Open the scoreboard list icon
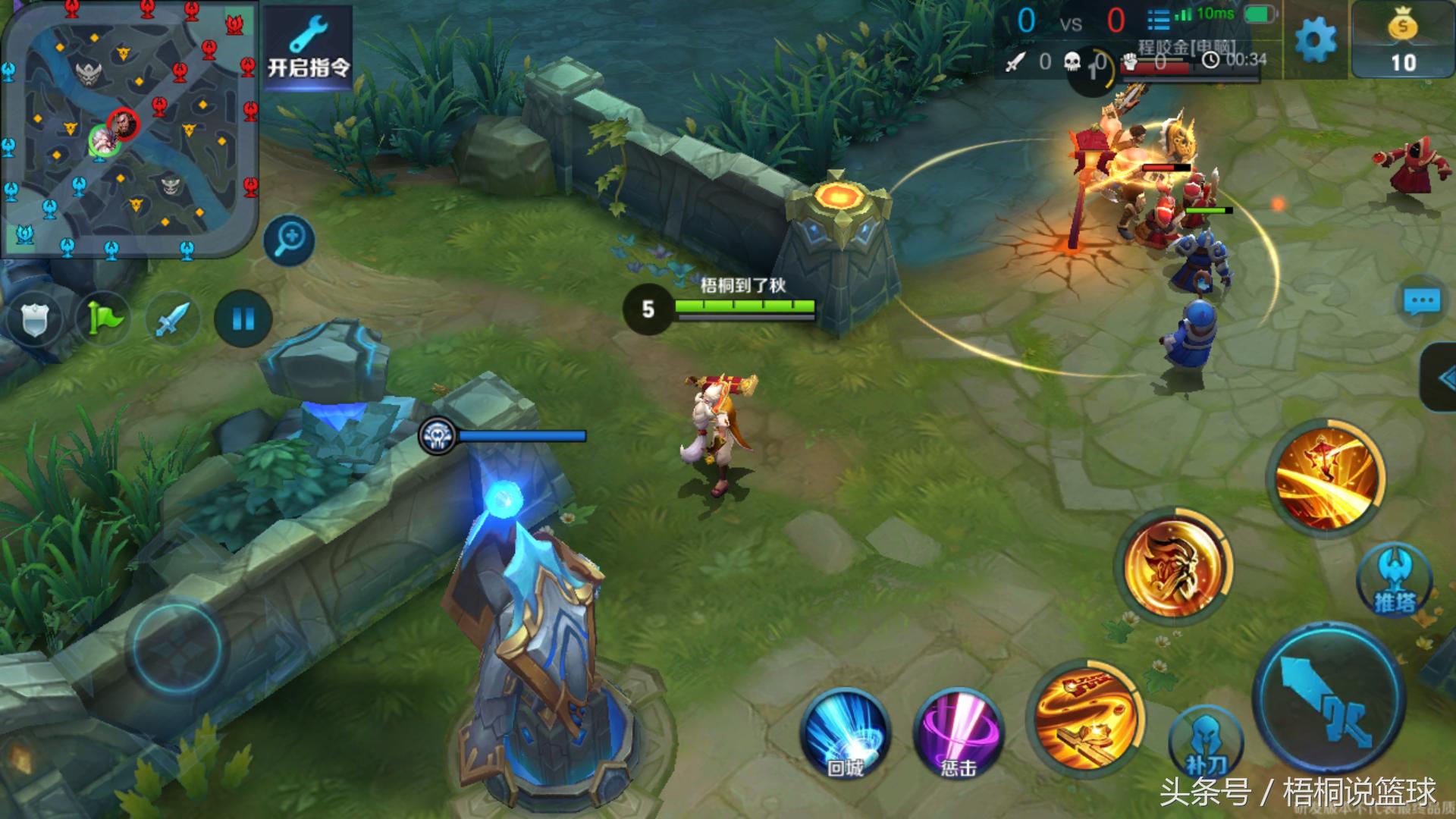Screen dimensions: 1456x819 tap(1158, 20)
